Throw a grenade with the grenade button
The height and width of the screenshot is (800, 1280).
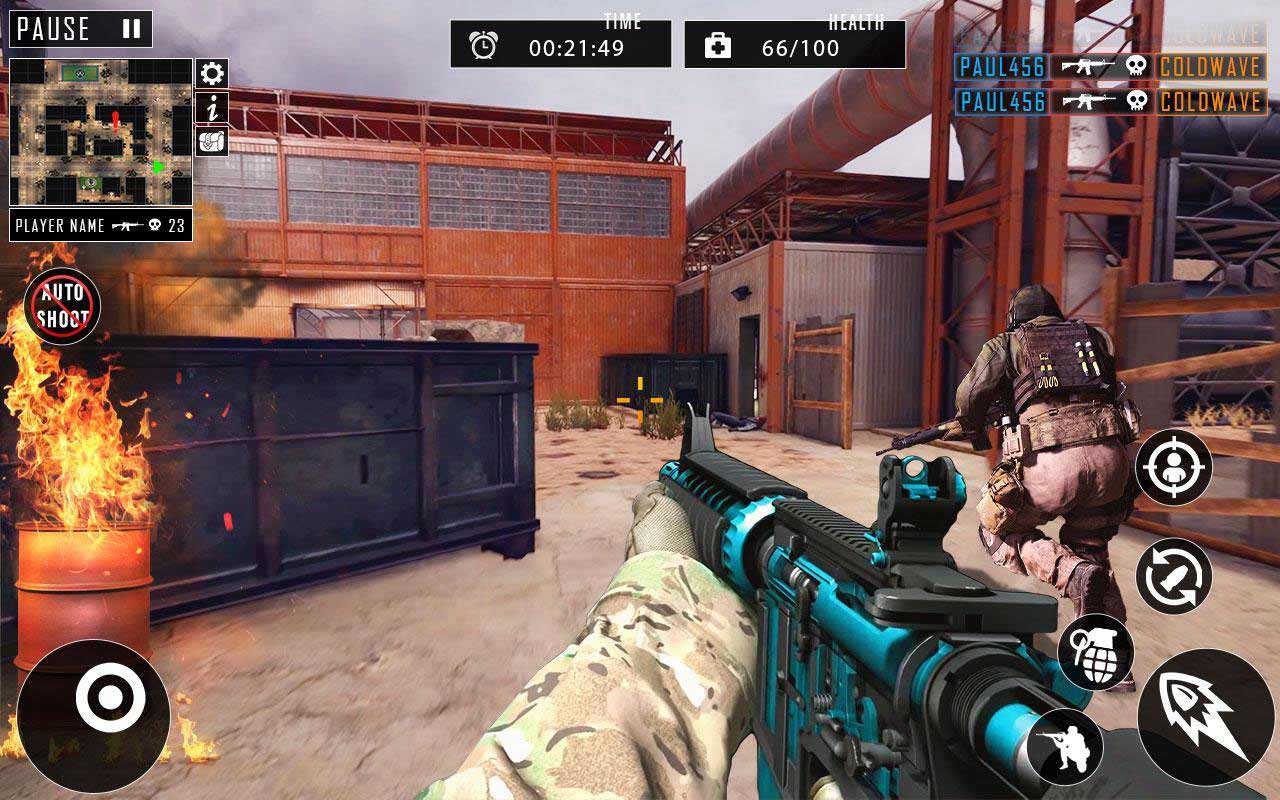pyautogui.click(x=1096, y=652)
